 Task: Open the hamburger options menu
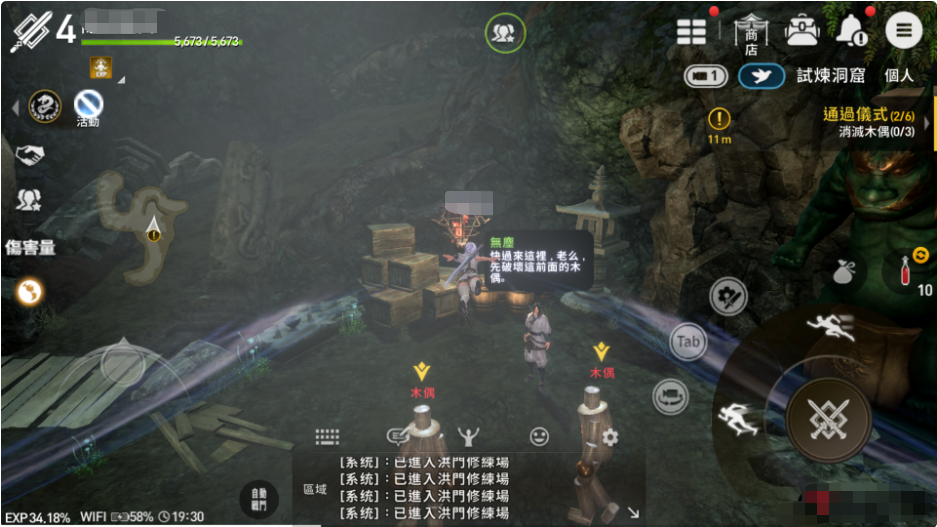pyautogui.click(x=903, y=31)
